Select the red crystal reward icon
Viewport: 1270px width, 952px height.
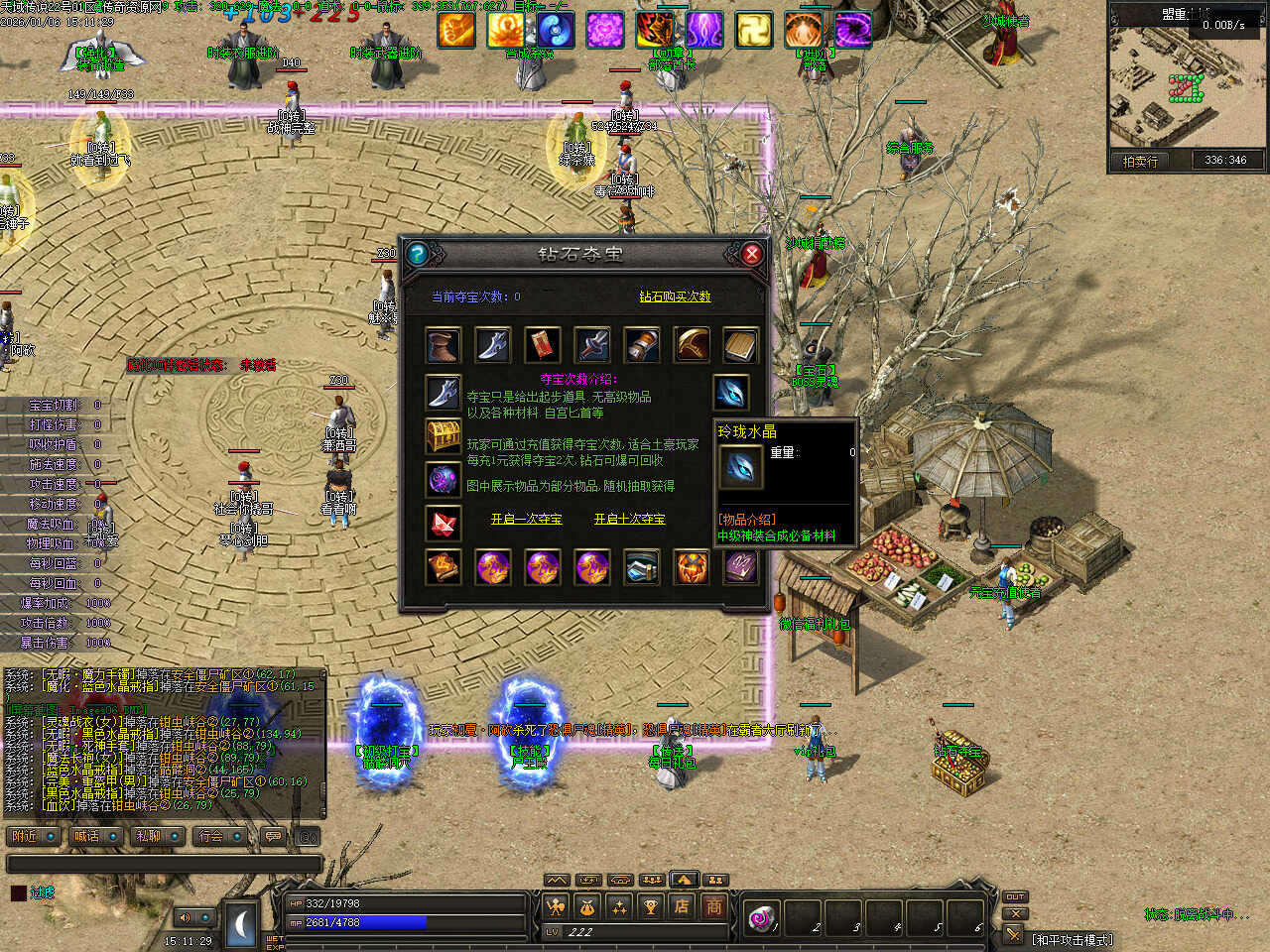click(x=443, y=523)
